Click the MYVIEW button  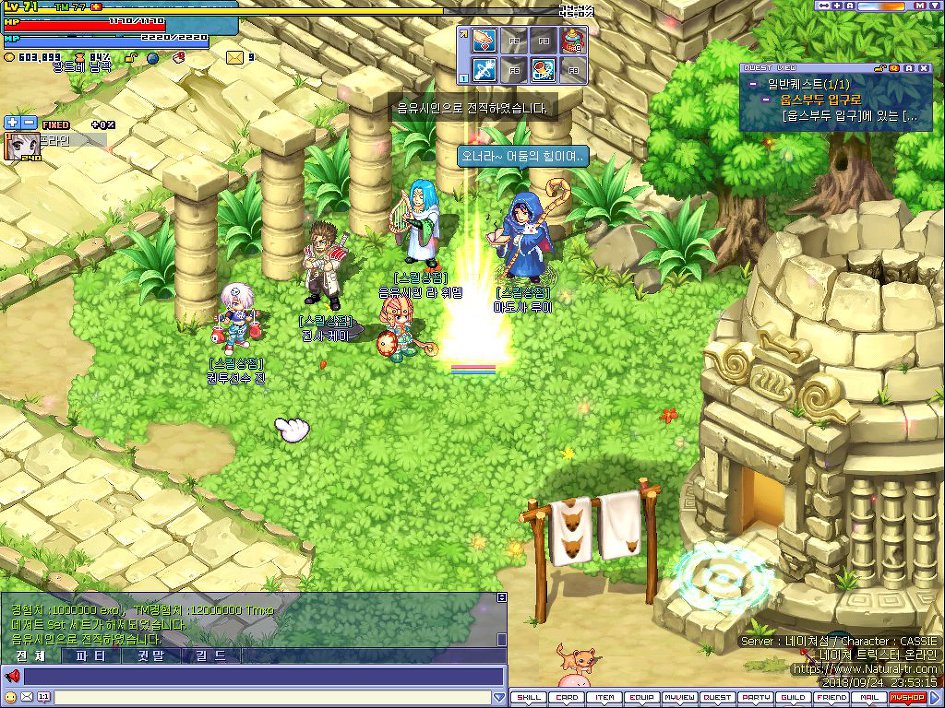pyautogui.click(x=680, y=698)
